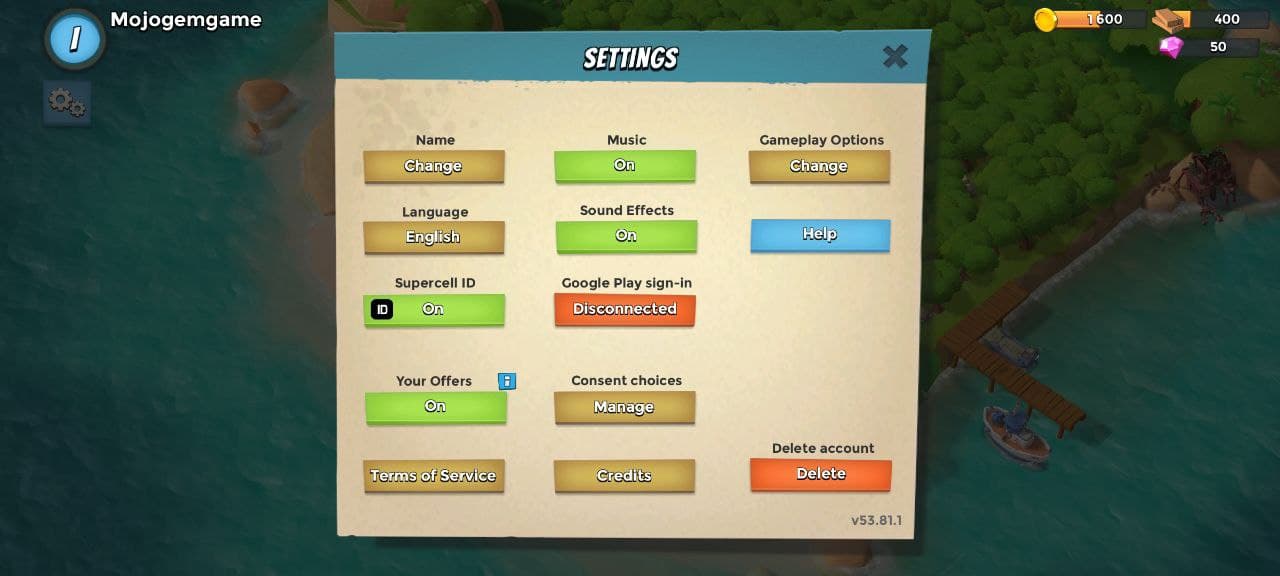
Task: Click the orange Delete account button
Action: click(x=821, y=474)
